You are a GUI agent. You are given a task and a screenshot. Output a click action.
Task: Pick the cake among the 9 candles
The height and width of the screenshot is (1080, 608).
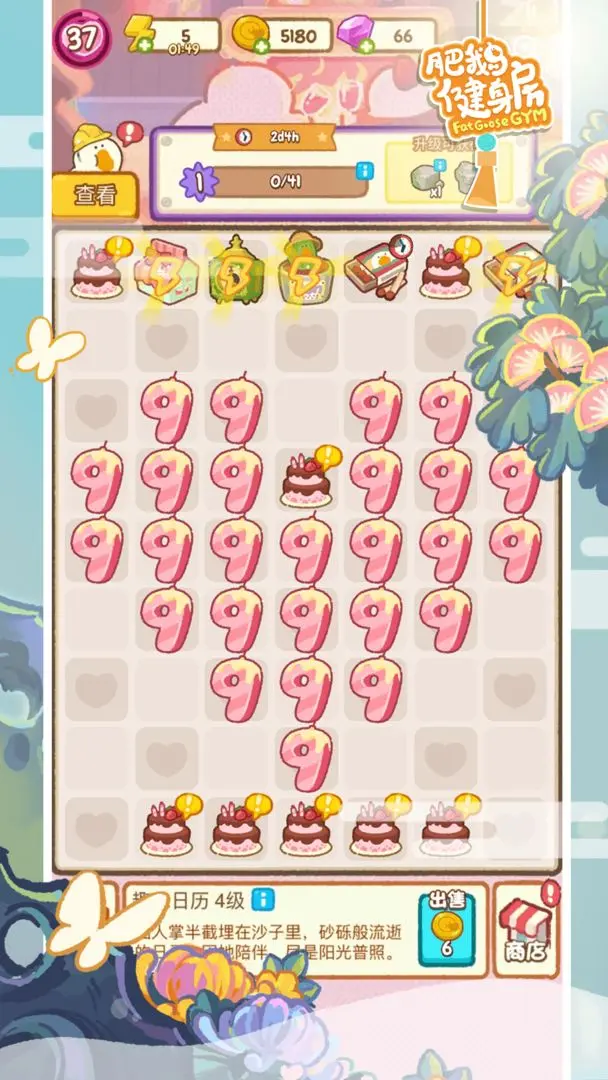tap(305, 479)
